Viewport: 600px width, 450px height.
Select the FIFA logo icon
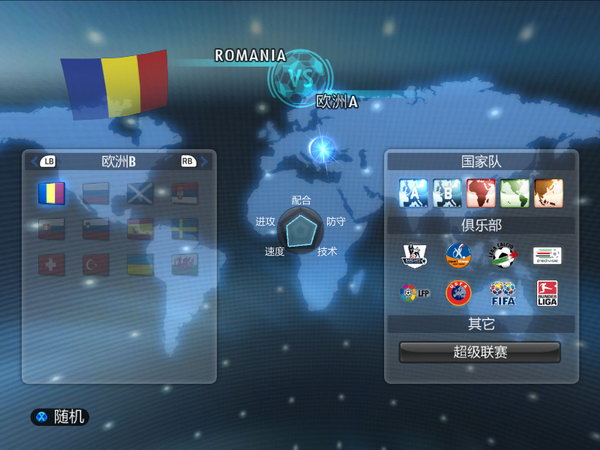503,294
